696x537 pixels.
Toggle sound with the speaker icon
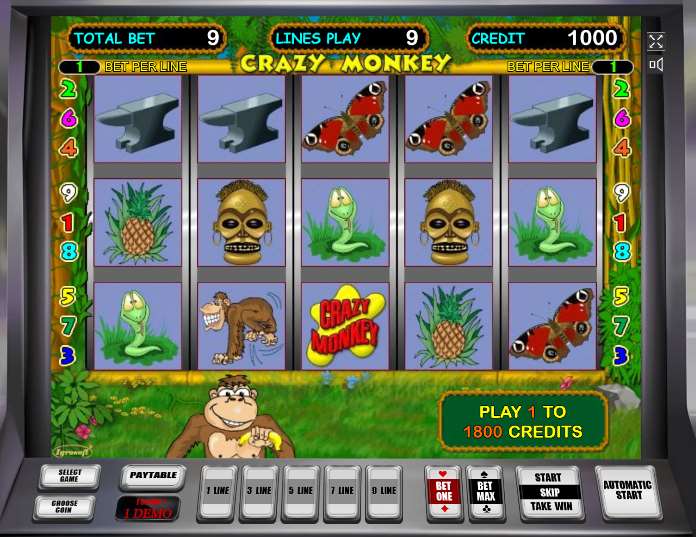[x=656, y=65]
